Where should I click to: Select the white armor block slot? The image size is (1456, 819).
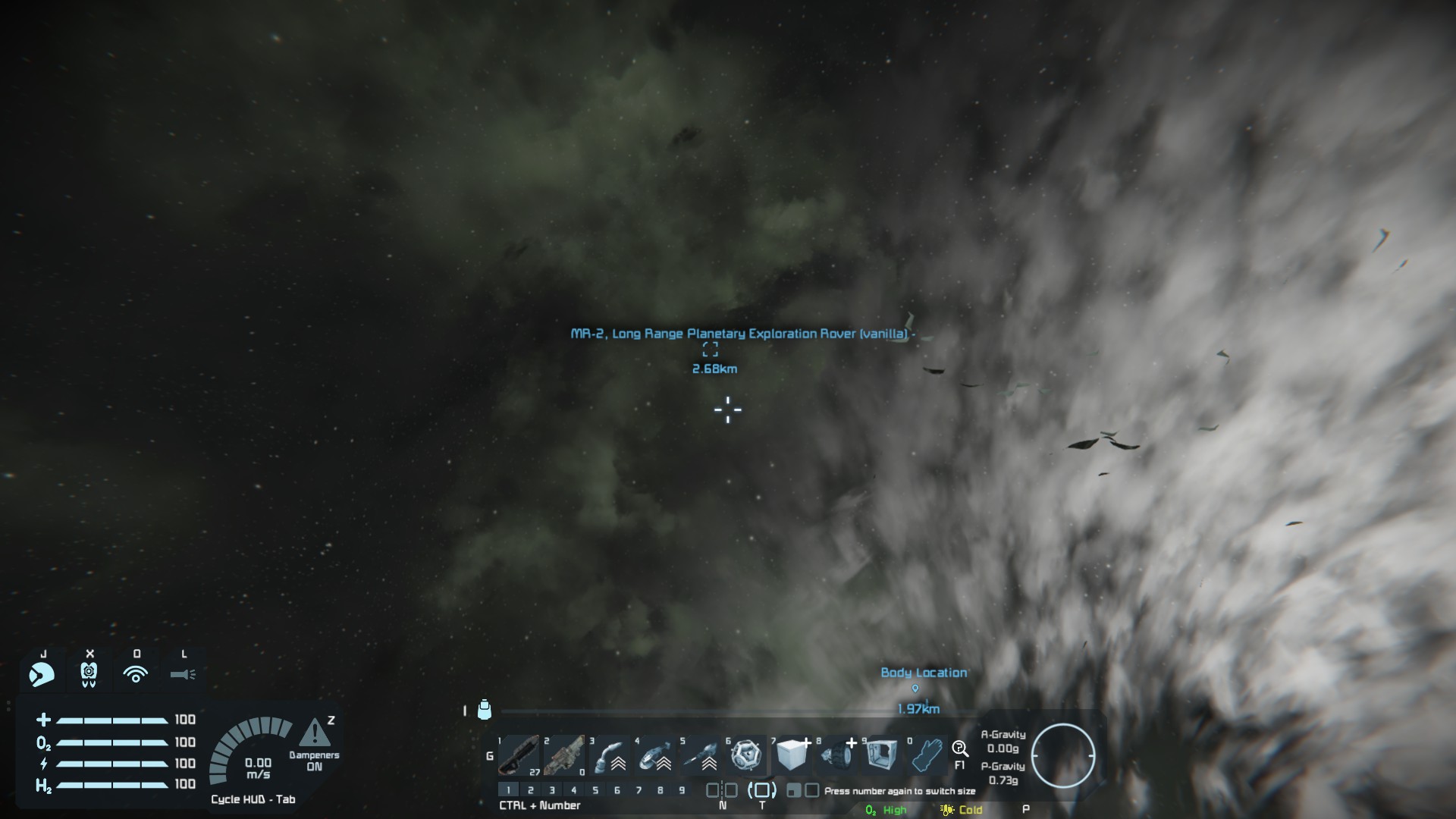click(792, 755)
